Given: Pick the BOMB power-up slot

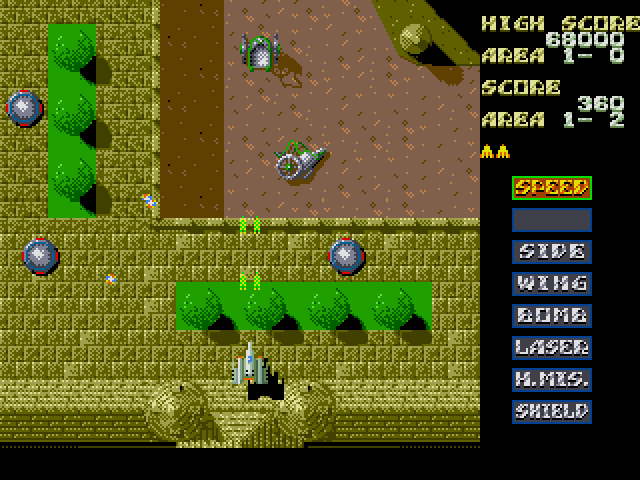Looking at the screenshot, I should coord(551,315).
